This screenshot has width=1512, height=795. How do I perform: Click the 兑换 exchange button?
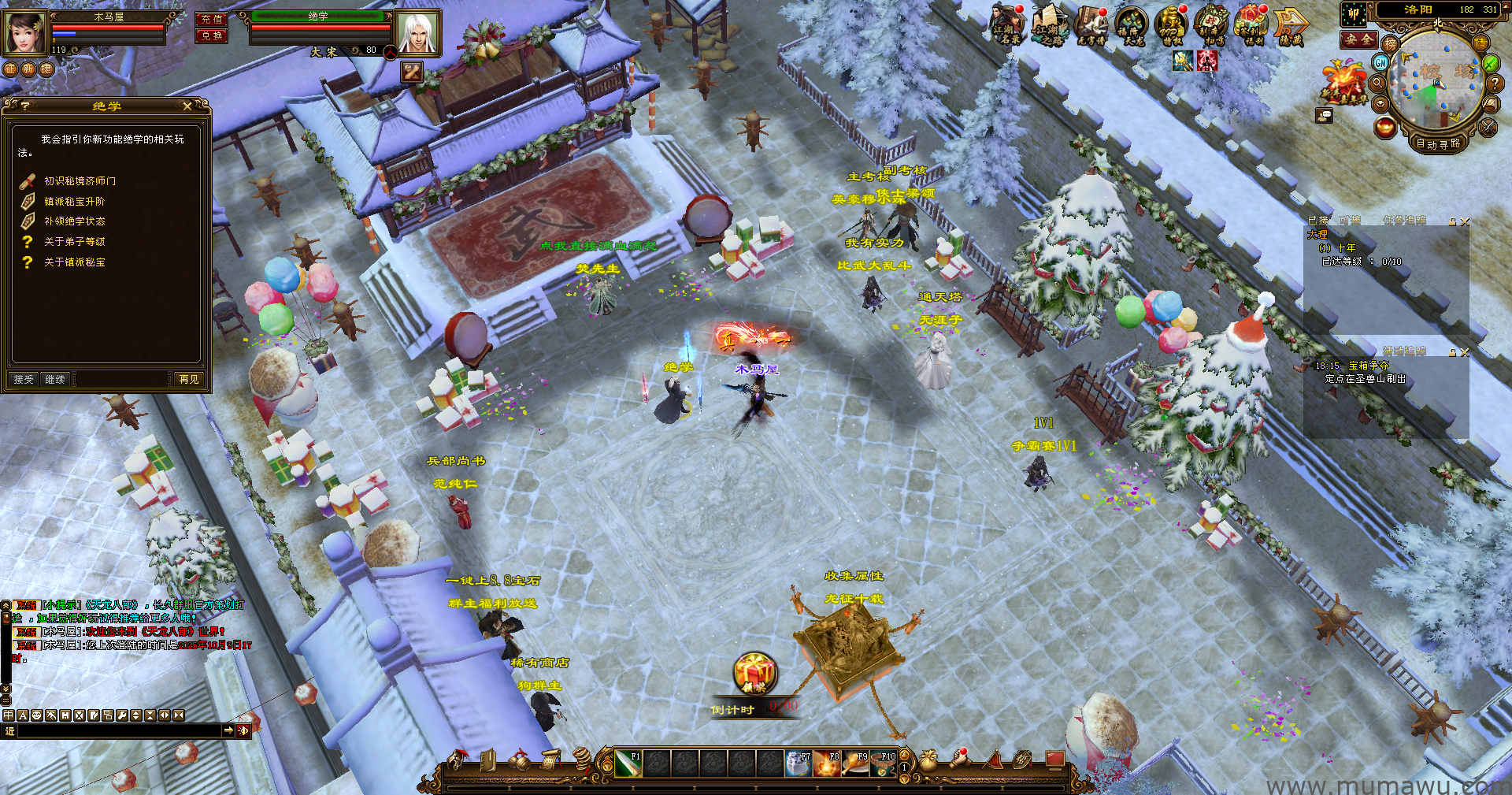tap(212, 35)
